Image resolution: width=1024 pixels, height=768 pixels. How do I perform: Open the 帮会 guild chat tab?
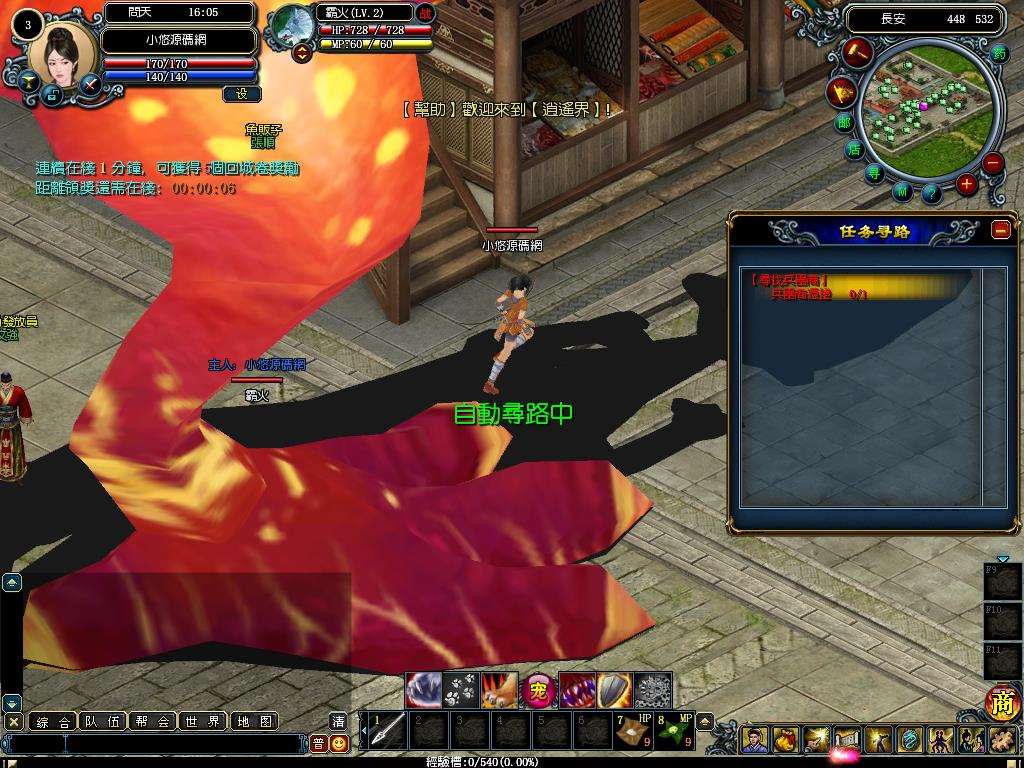click(x=153, y=721)
